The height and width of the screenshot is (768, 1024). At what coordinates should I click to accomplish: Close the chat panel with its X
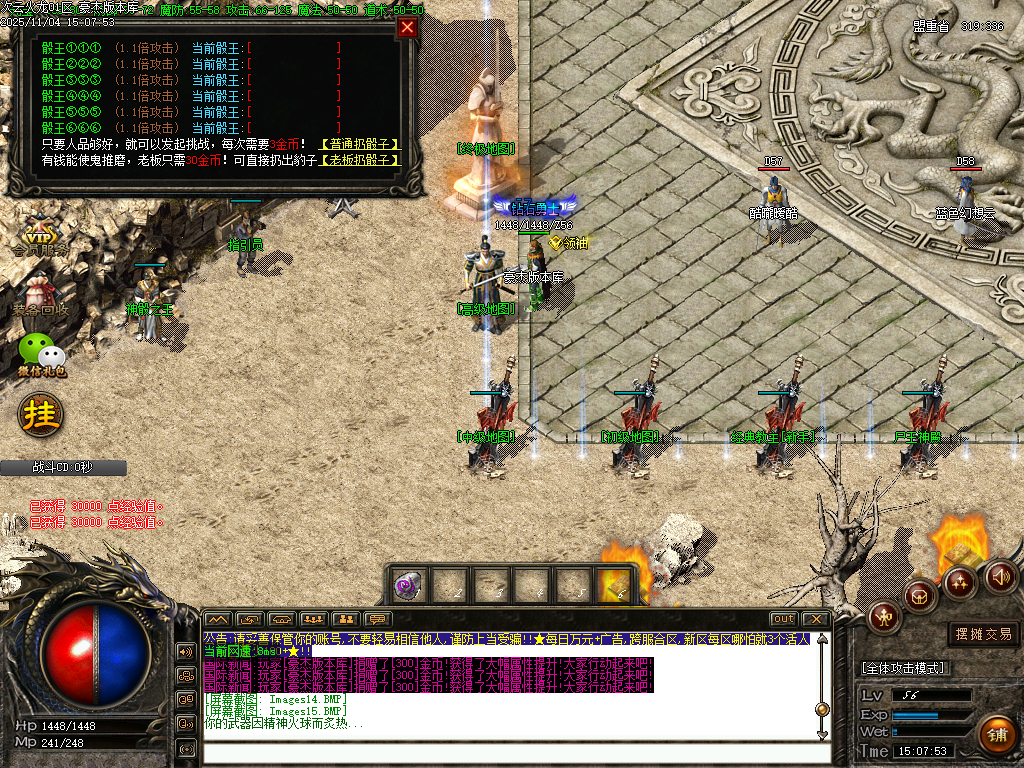(x=814, y=619)
